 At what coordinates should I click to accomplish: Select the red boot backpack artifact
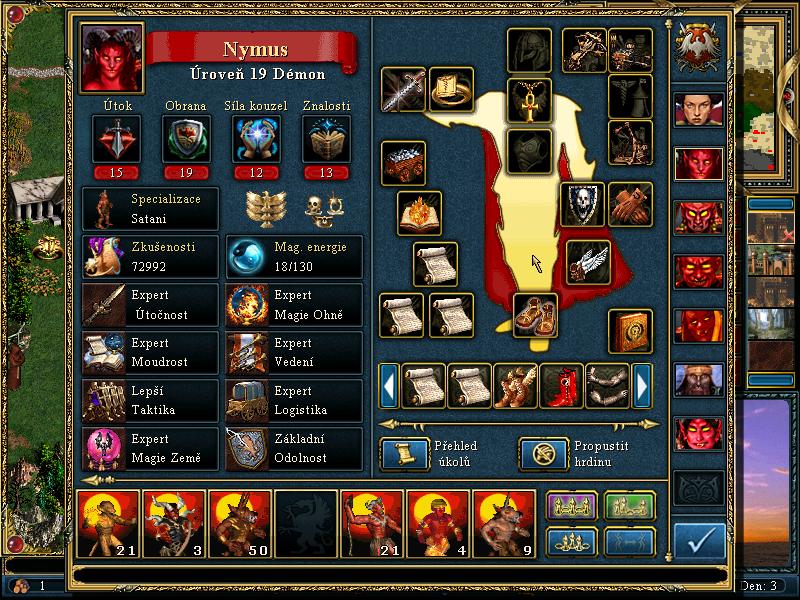coord(561,385)
